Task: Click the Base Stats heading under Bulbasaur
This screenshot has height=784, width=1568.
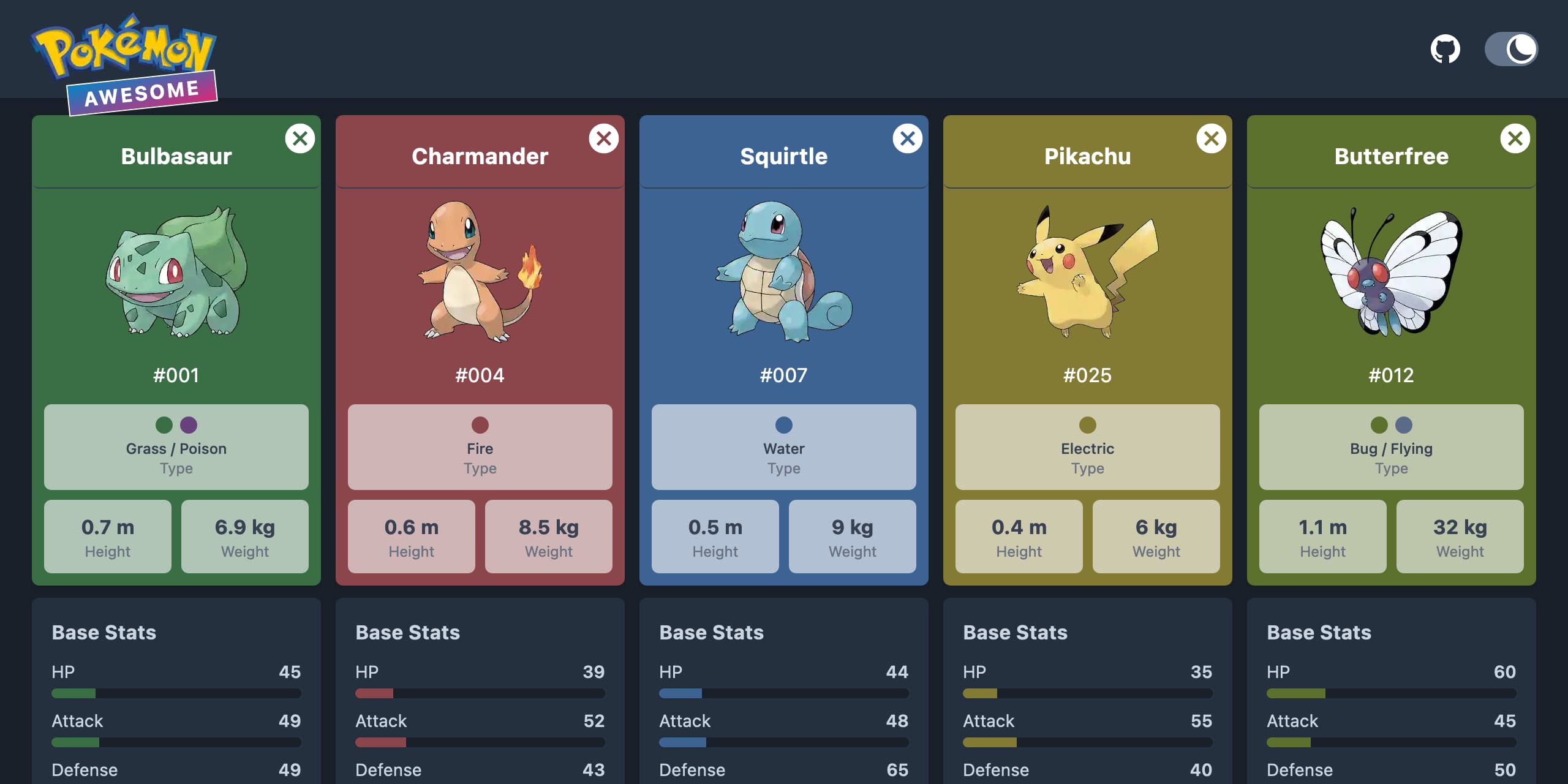Action: tap(105, 632)
